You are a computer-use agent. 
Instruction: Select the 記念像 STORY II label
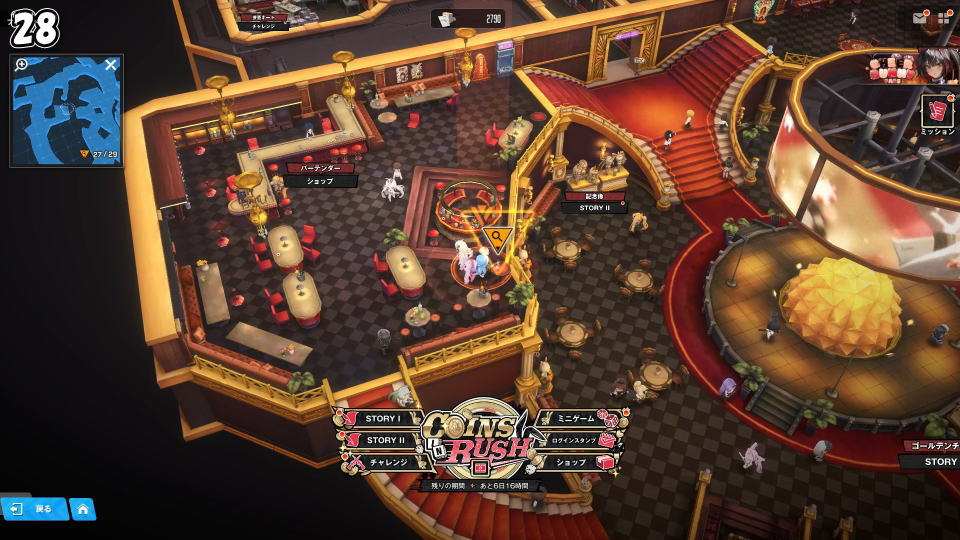coord(594,202)
